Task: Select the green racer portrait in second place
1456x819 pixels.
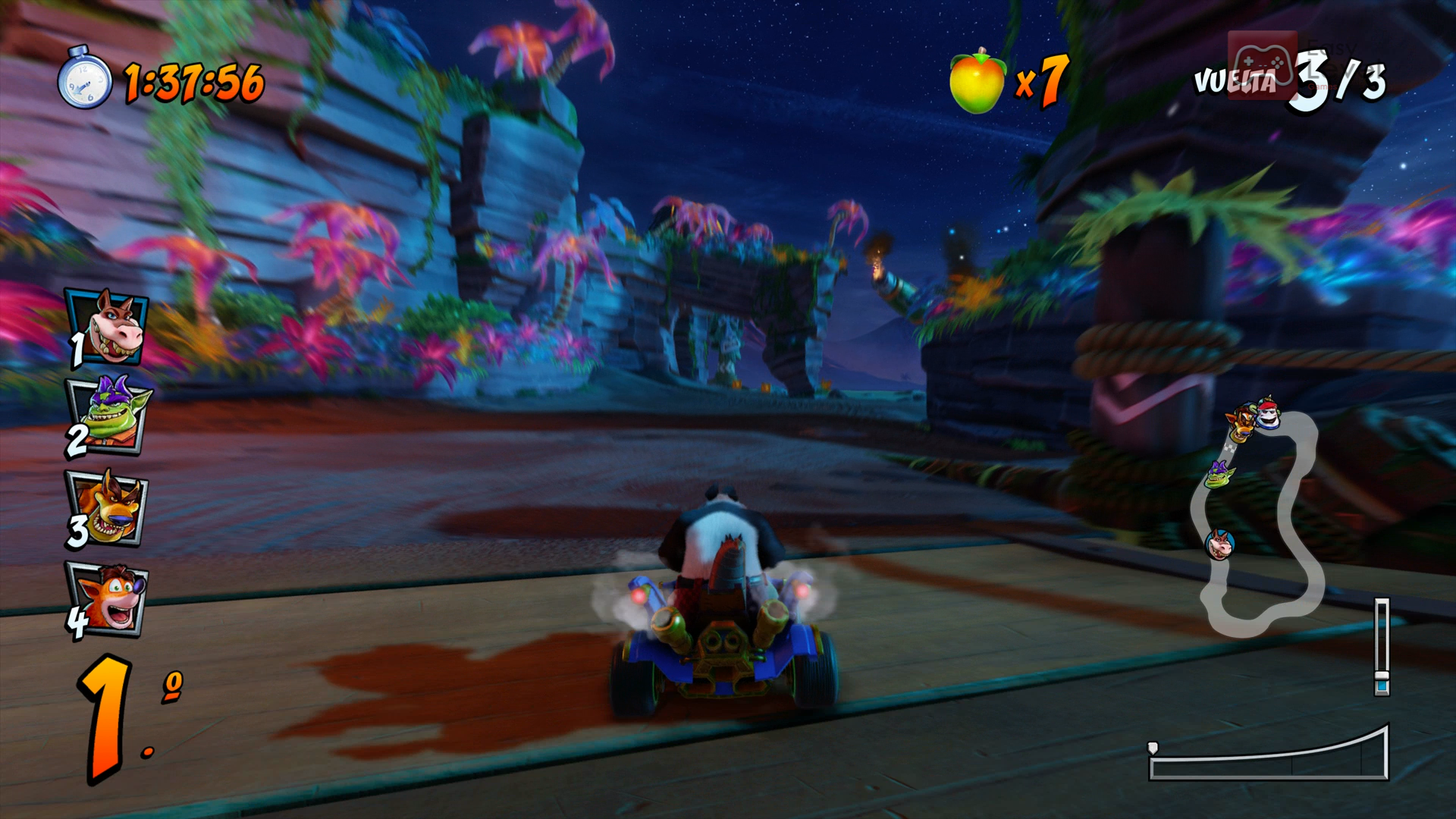Action: click(108, 416)
